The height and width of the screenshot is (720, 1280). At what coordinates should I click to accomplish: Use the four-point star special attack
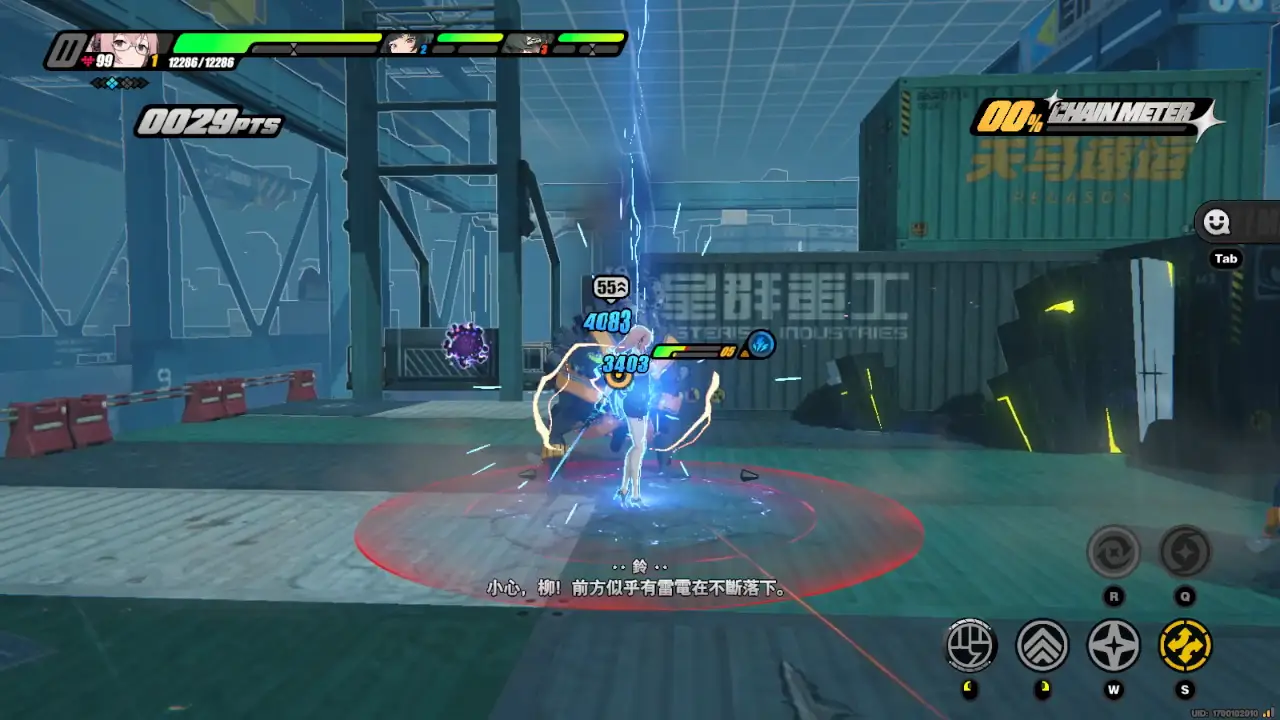(x=1113, y=645)
